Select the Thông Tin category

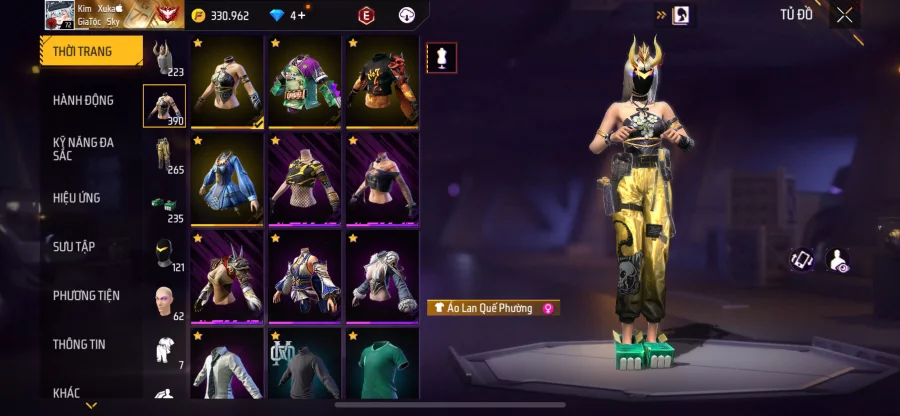81,344
